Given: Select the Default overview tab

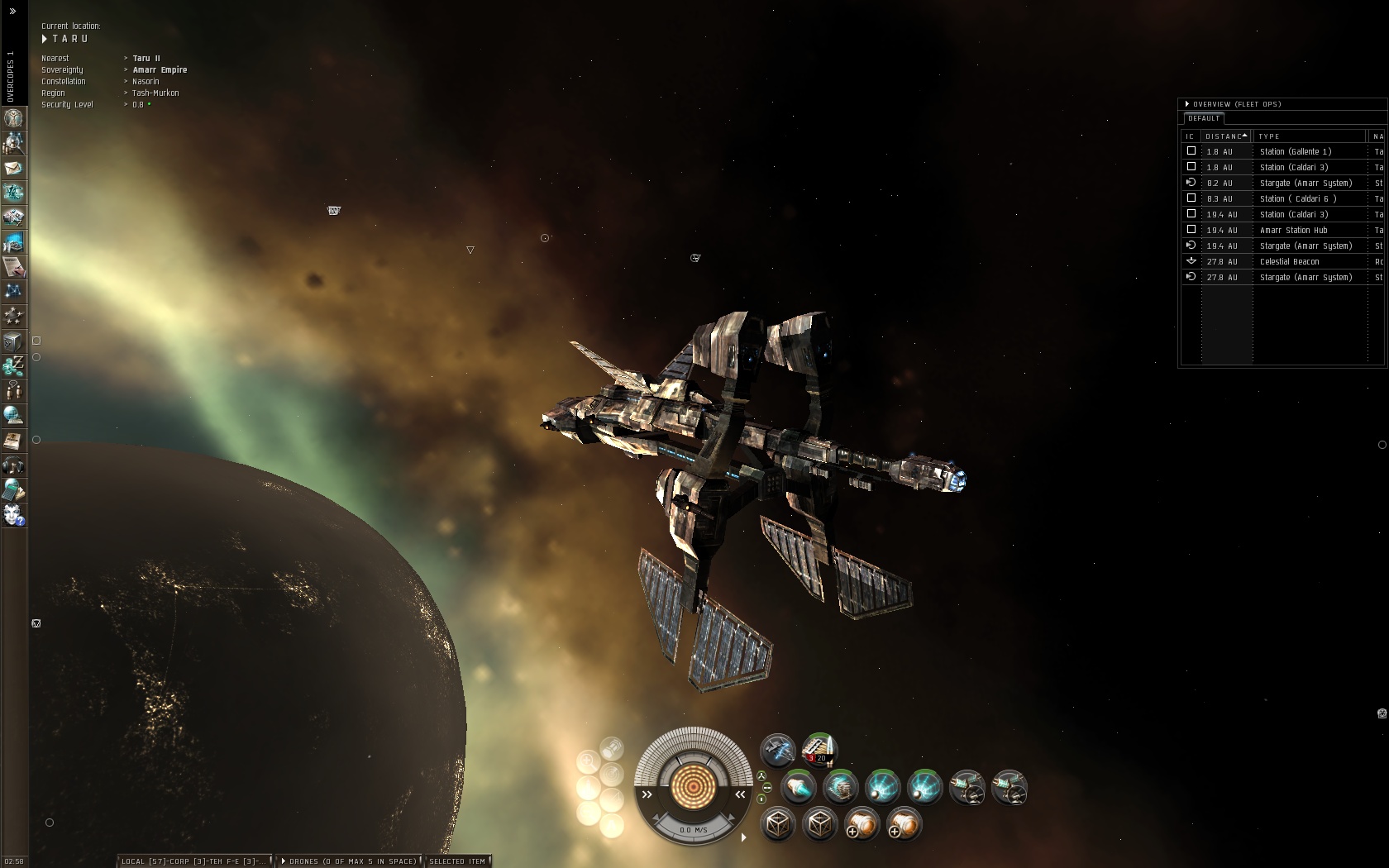Looking at the screenshot, I should coord(1204,119).
